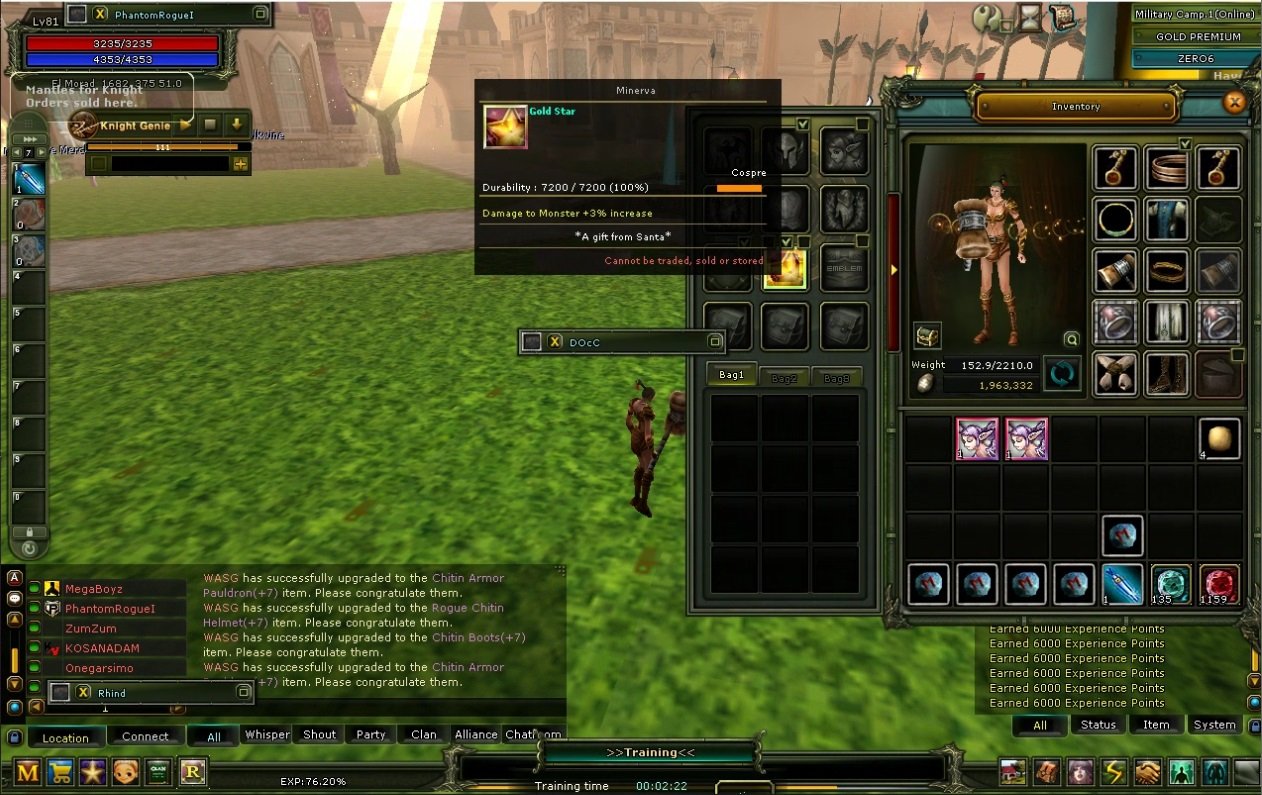Show the System log tab
The height and width of the screenshot is (795, 1262).
click(1214, 725)
